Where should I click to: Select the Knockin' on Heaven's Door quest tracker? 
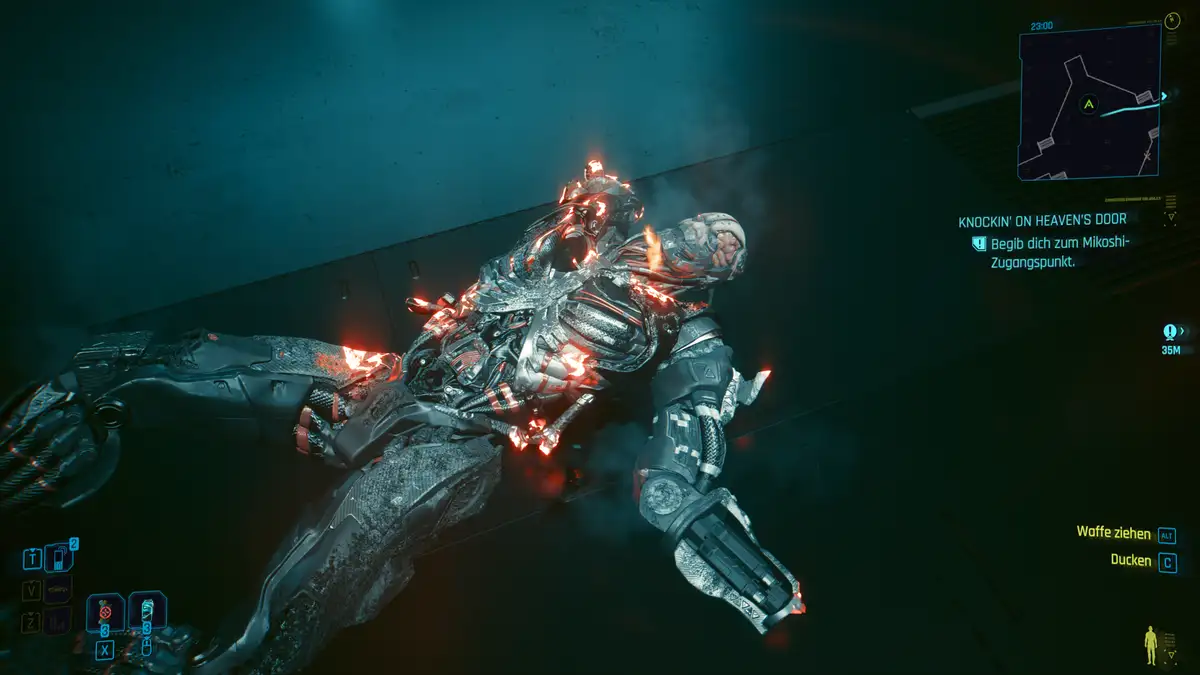(x=1042, y=220)
